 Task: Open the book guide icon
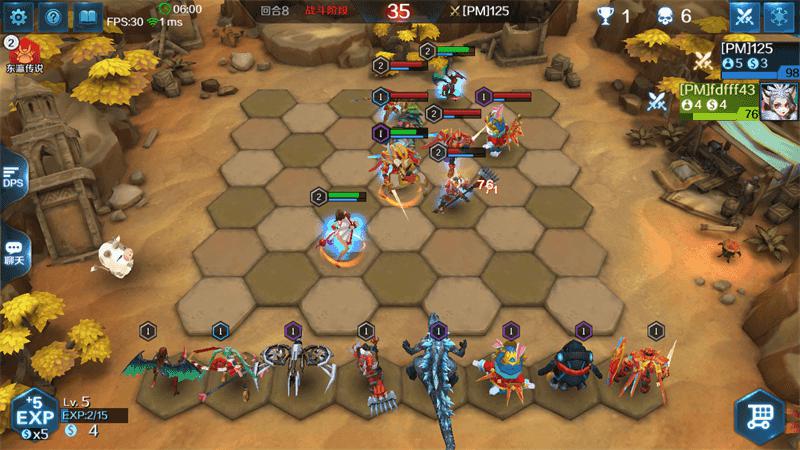point(89,17)
